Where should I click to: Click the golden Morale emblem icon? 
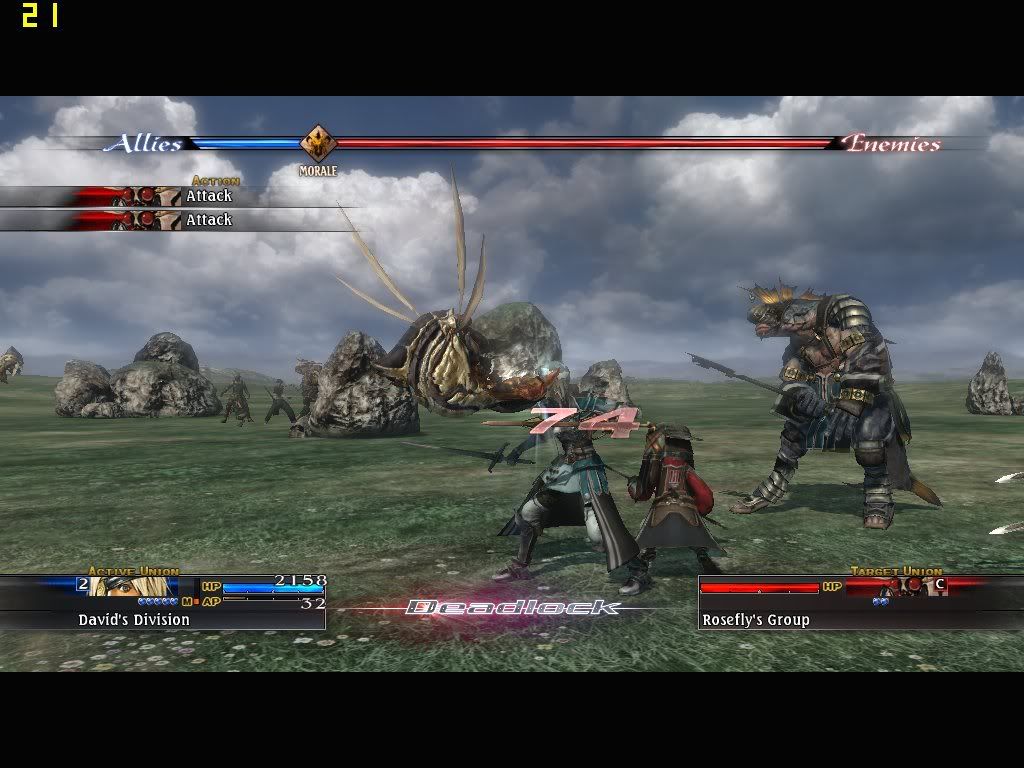318,144
